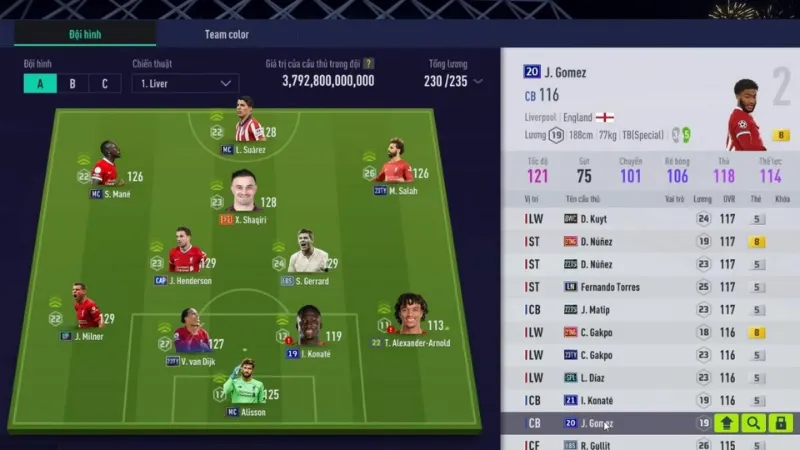Switch to the Team color tab
Viewport: 800px width, 450px height.
[227, 34]
